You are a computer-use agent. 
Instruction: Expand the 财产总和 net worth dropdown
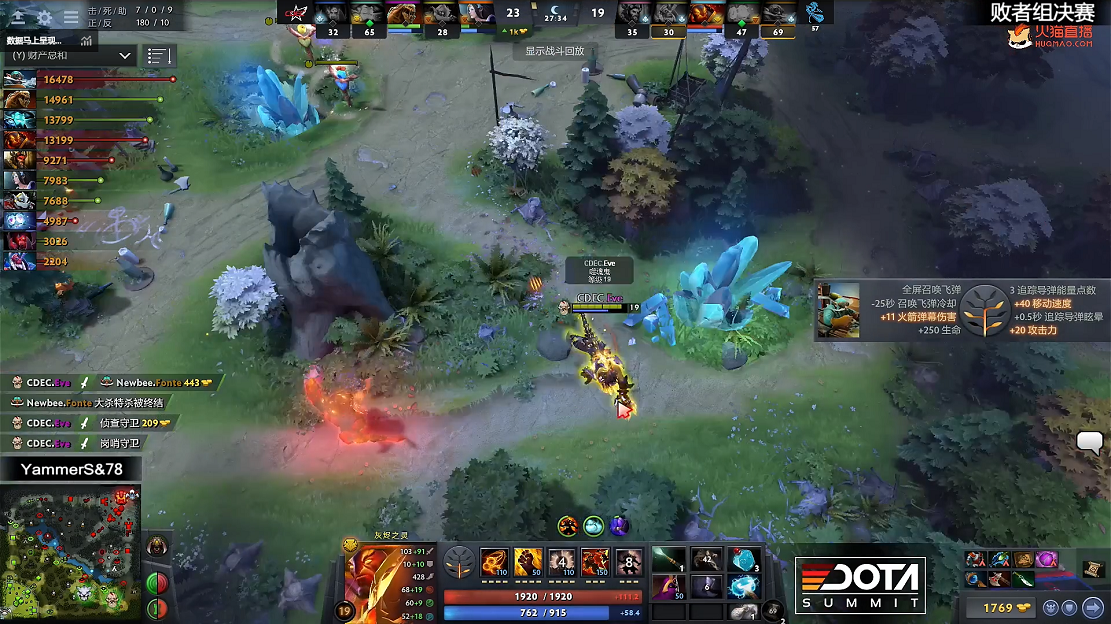(70, 56)
